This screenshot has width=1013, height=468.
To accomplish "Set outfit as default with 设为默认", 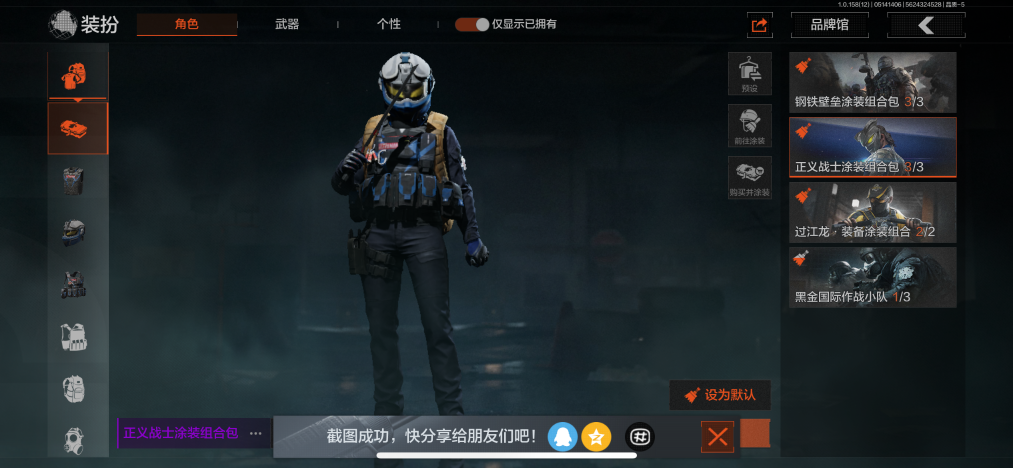I will pyautogui.click(x=720, y=395).
